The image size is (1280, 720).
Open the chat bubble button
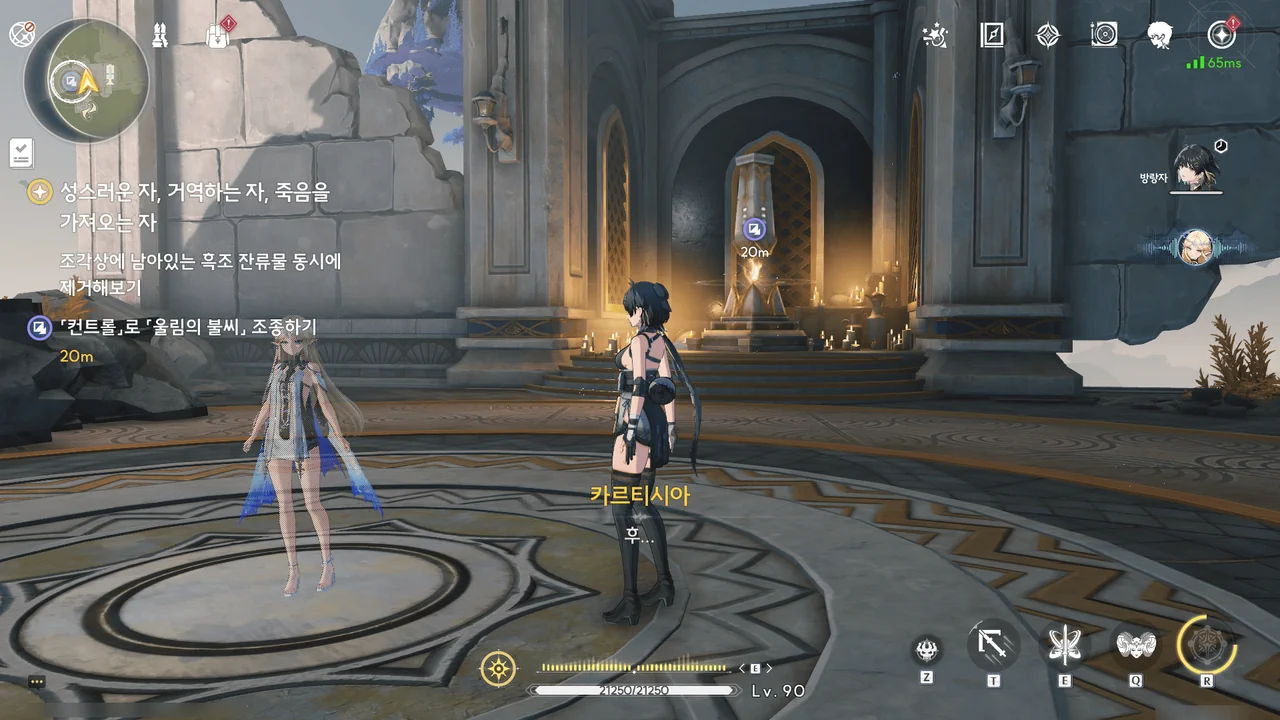point(37,681)
